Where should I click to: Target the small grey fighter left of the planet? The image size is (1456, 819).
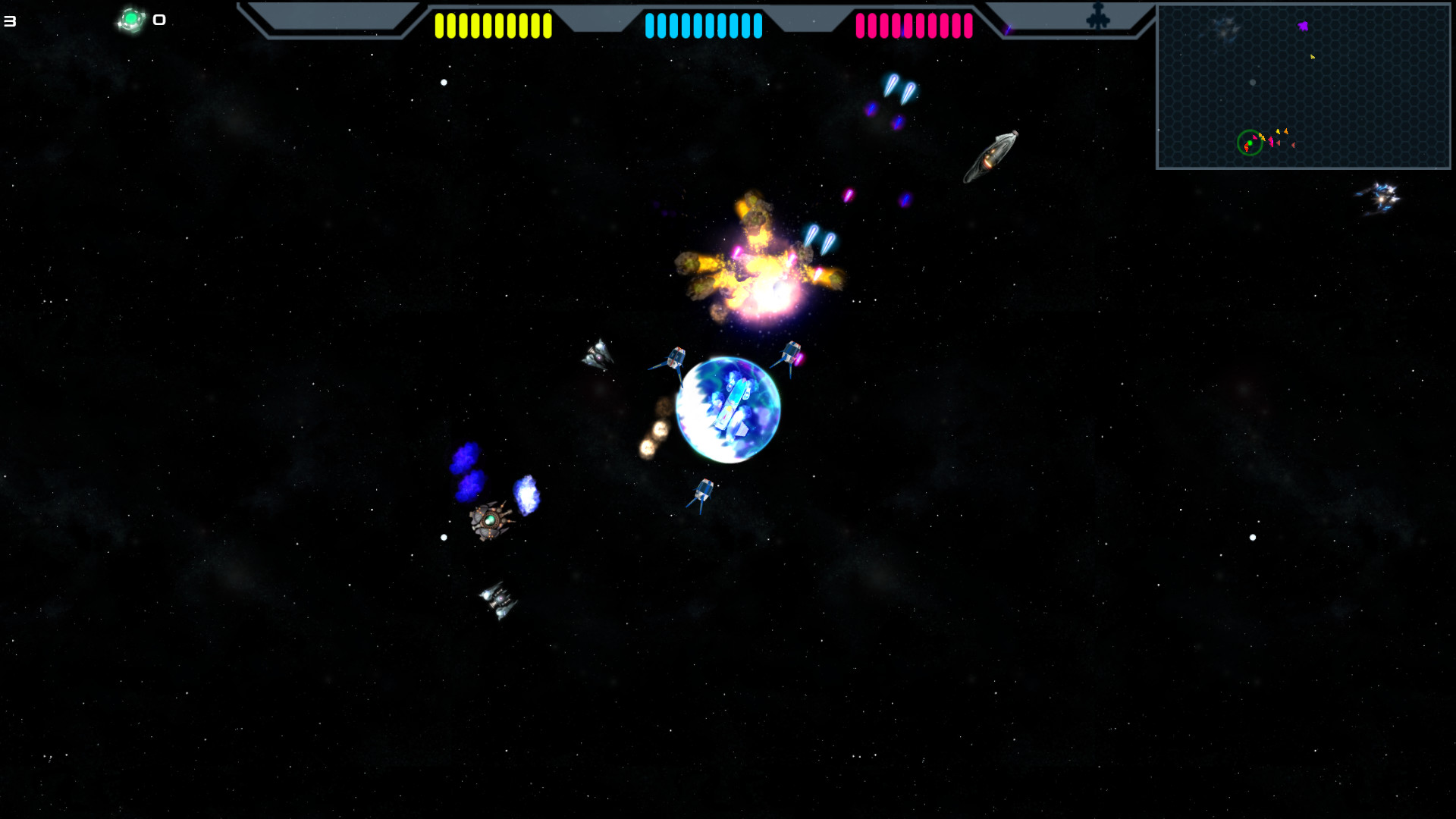point(598,355)
